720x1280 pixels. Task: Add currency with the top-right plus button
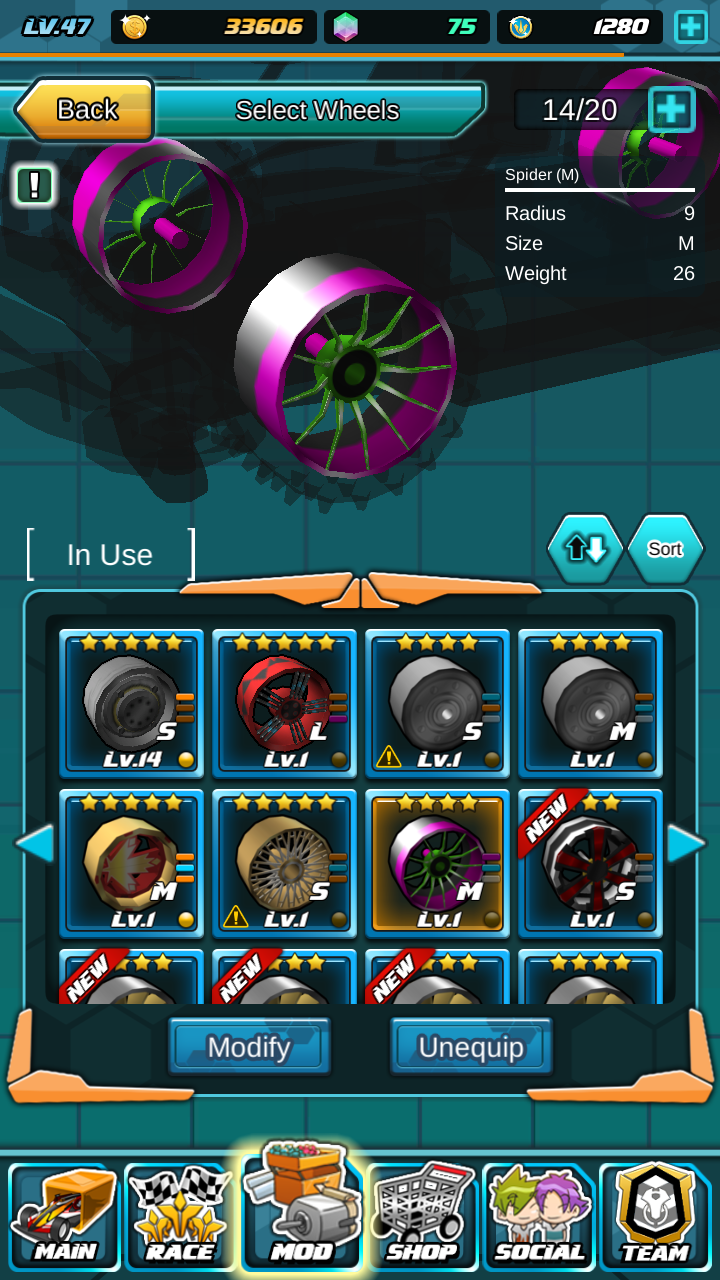pyautogui.click(x=691, y=27)
